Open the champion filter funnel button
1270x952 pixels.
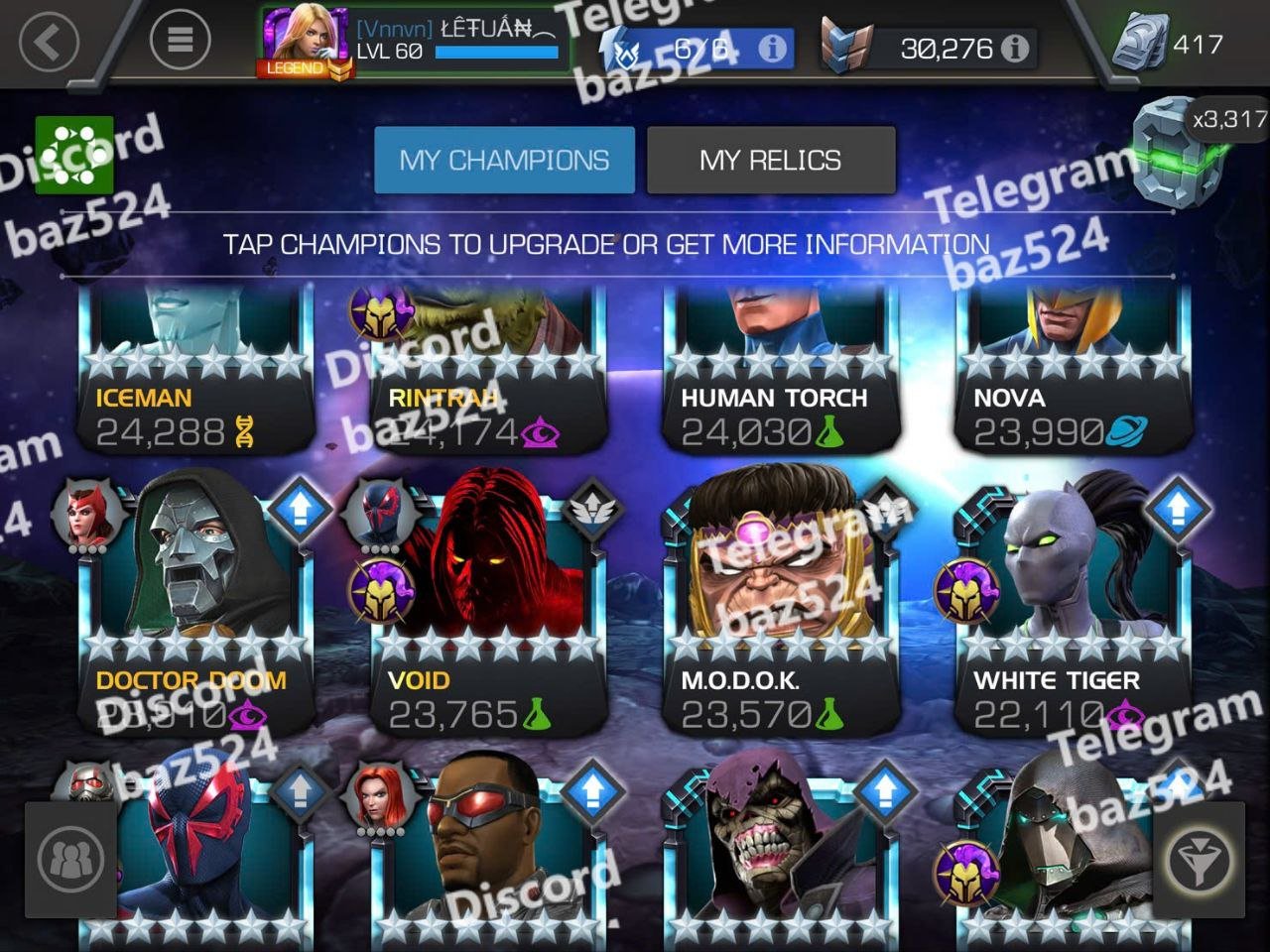pyautogui.click(x=1198, y=859)
